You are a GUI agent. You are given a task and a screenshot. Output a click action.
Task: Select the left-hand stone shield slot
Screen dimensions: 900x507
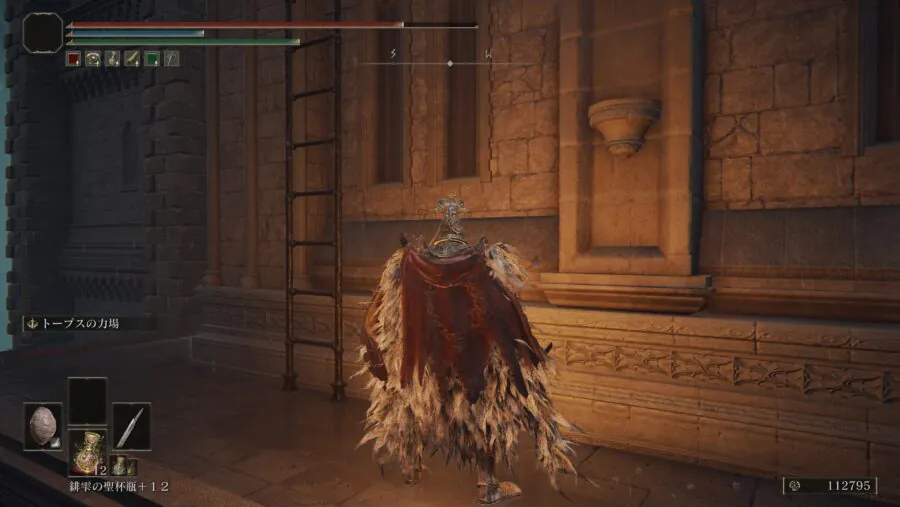click(43, 426)
